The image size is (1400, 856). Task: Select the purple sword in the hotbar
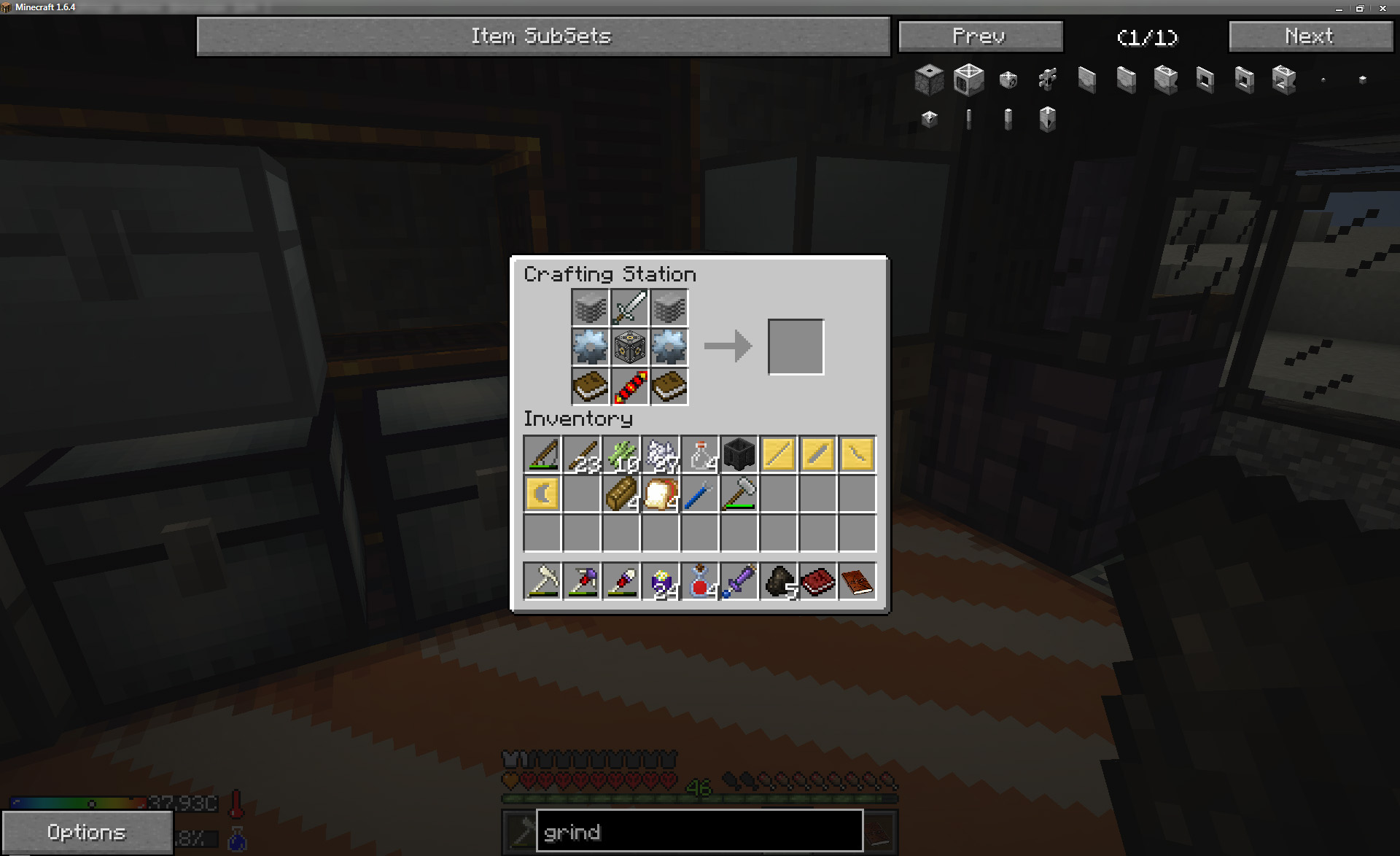(x=739, y=582)
